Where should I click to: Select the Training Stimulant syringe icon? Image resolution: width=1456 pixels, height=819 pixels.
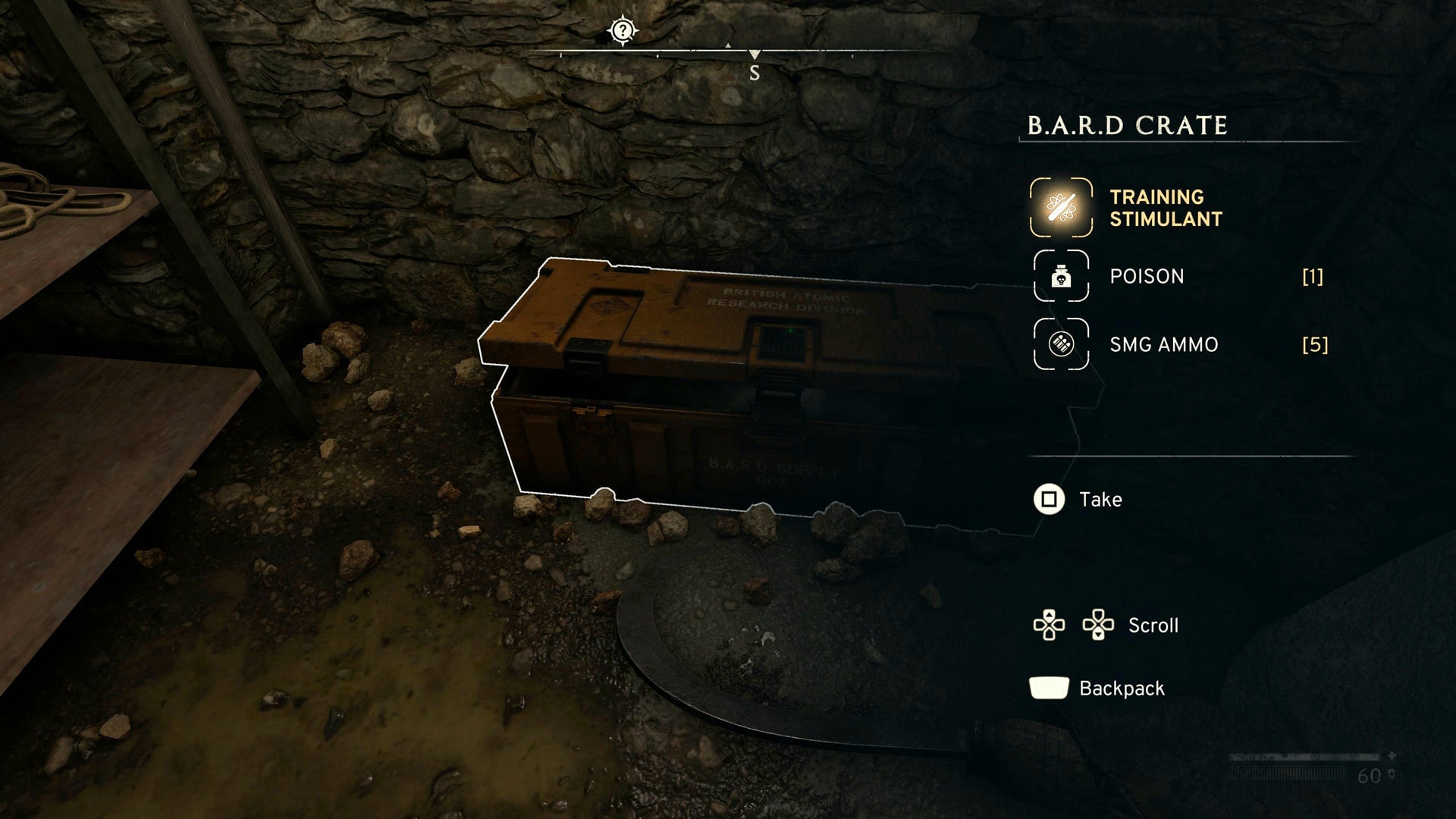tap(1060, 208)
